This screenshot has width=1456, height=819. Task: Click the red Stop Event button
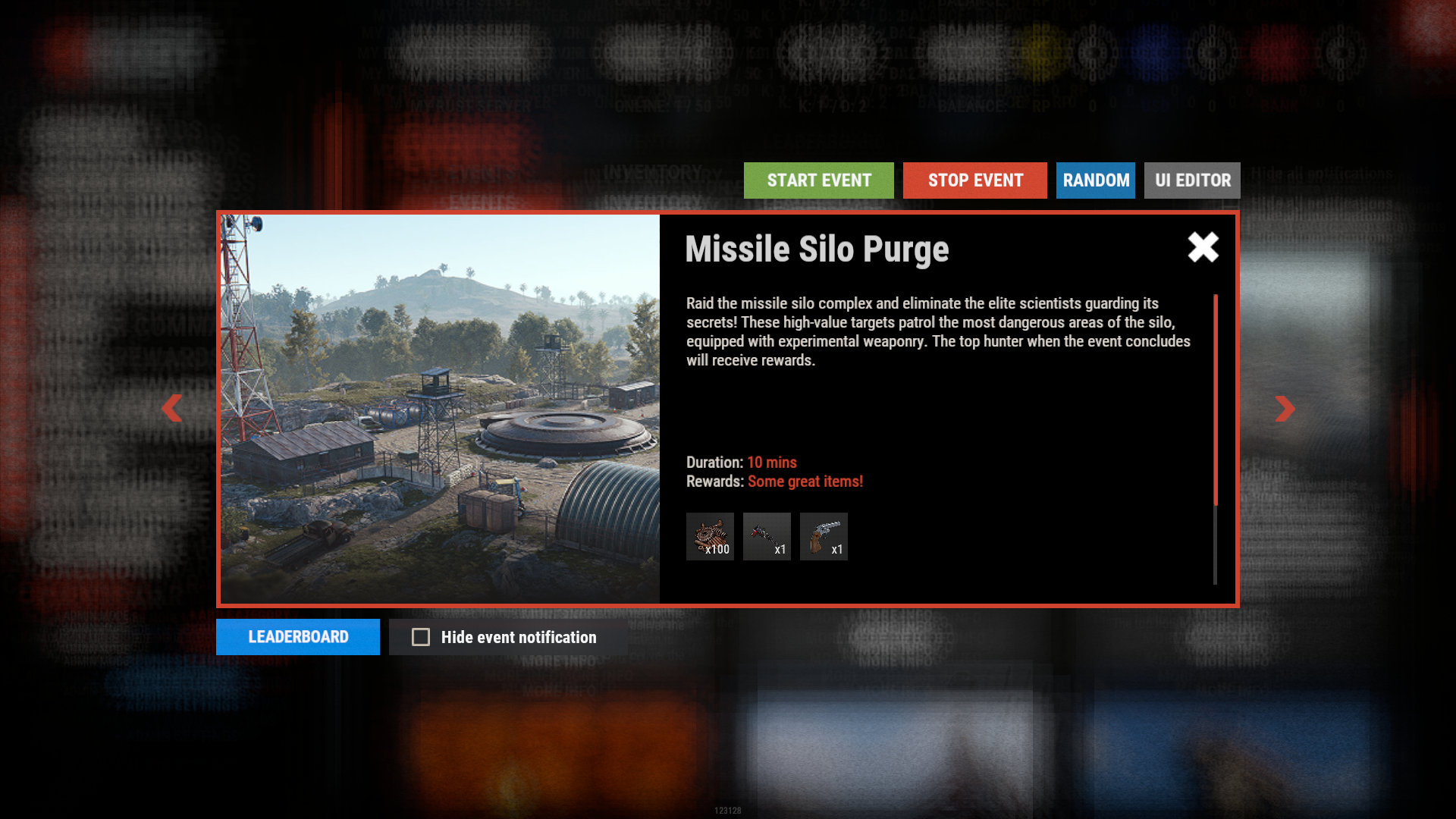tap(974, 180)
